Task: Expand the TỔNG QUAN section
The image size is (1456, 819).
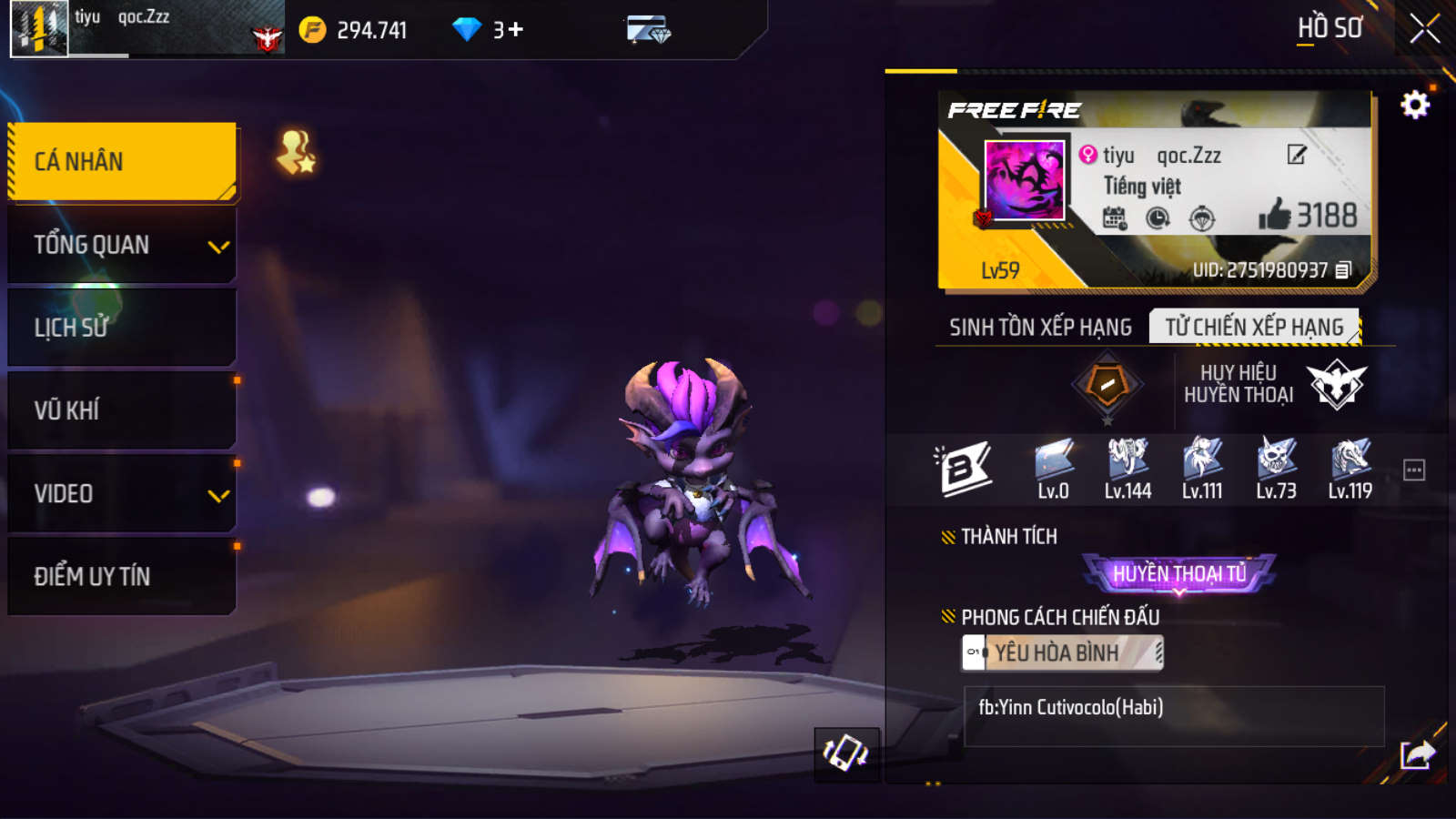Action: click(x=122, y=245)
